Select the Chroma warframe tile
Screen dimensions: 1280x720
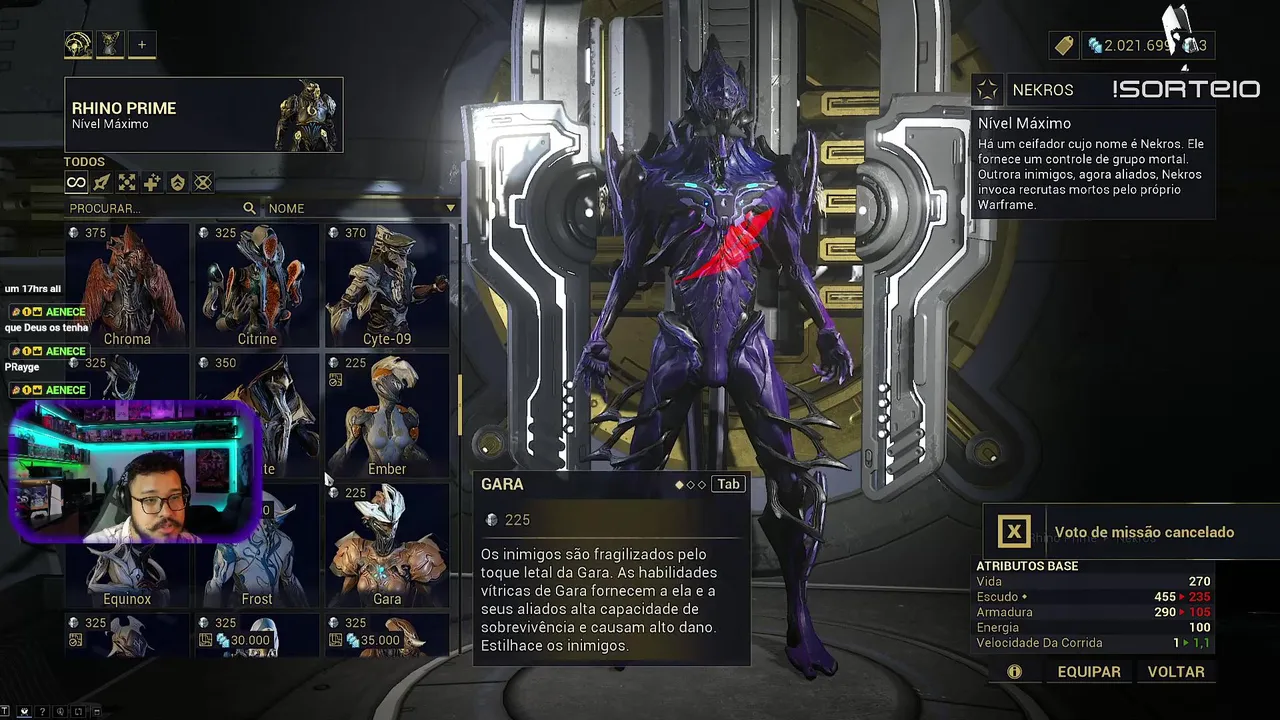click(127, 286)
